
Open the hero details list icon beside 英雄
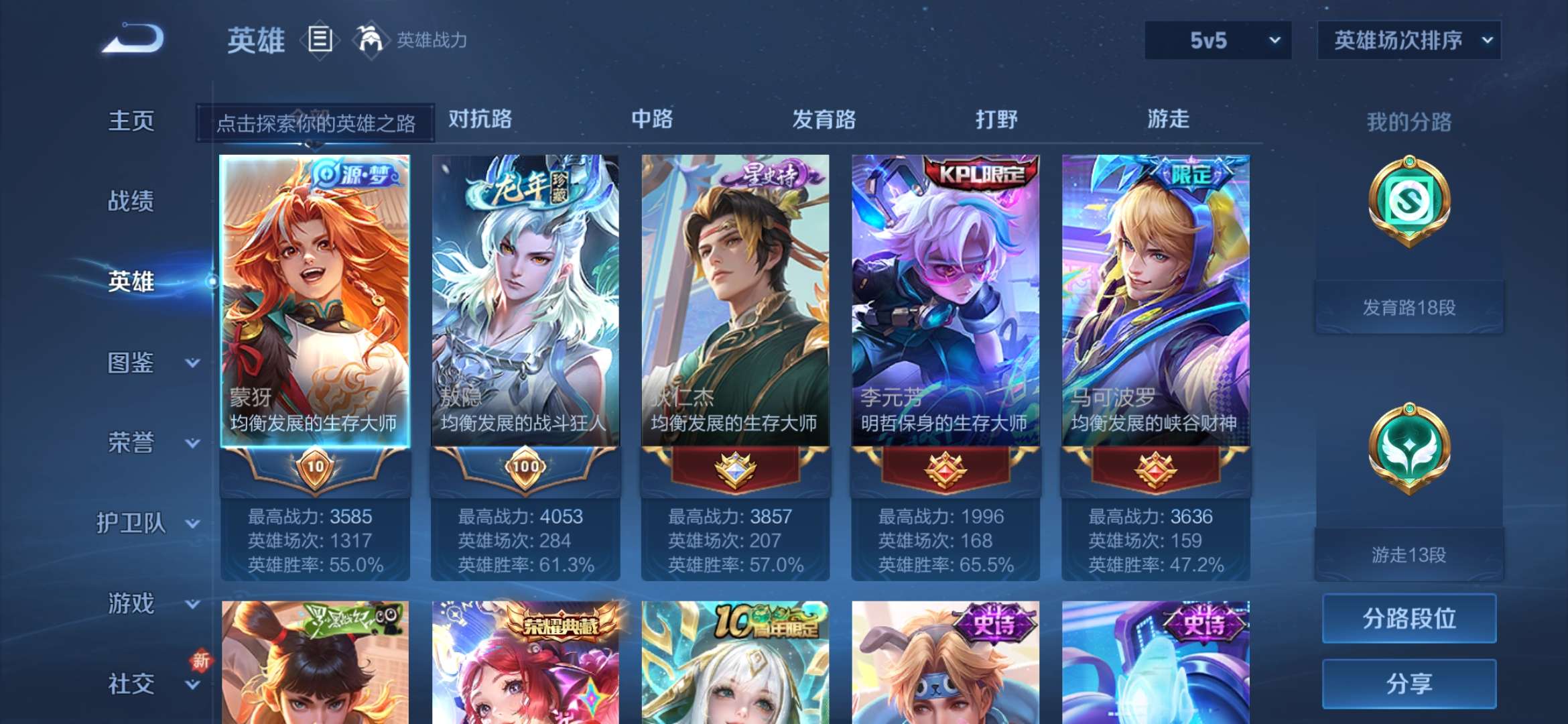[x=320, y=39]
